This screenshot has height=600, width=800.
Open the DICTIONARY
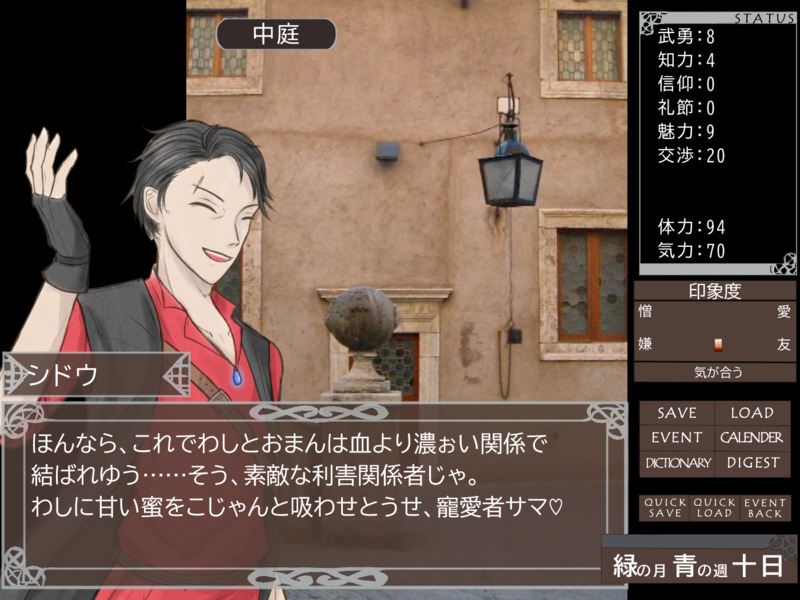tap(677, 463)
